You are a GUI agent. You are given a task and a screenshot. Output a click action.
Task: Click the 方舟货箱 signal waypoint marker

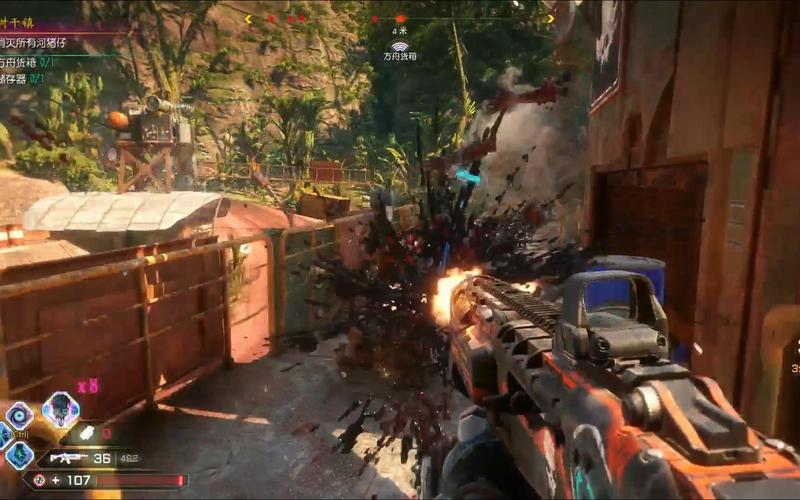400,46
